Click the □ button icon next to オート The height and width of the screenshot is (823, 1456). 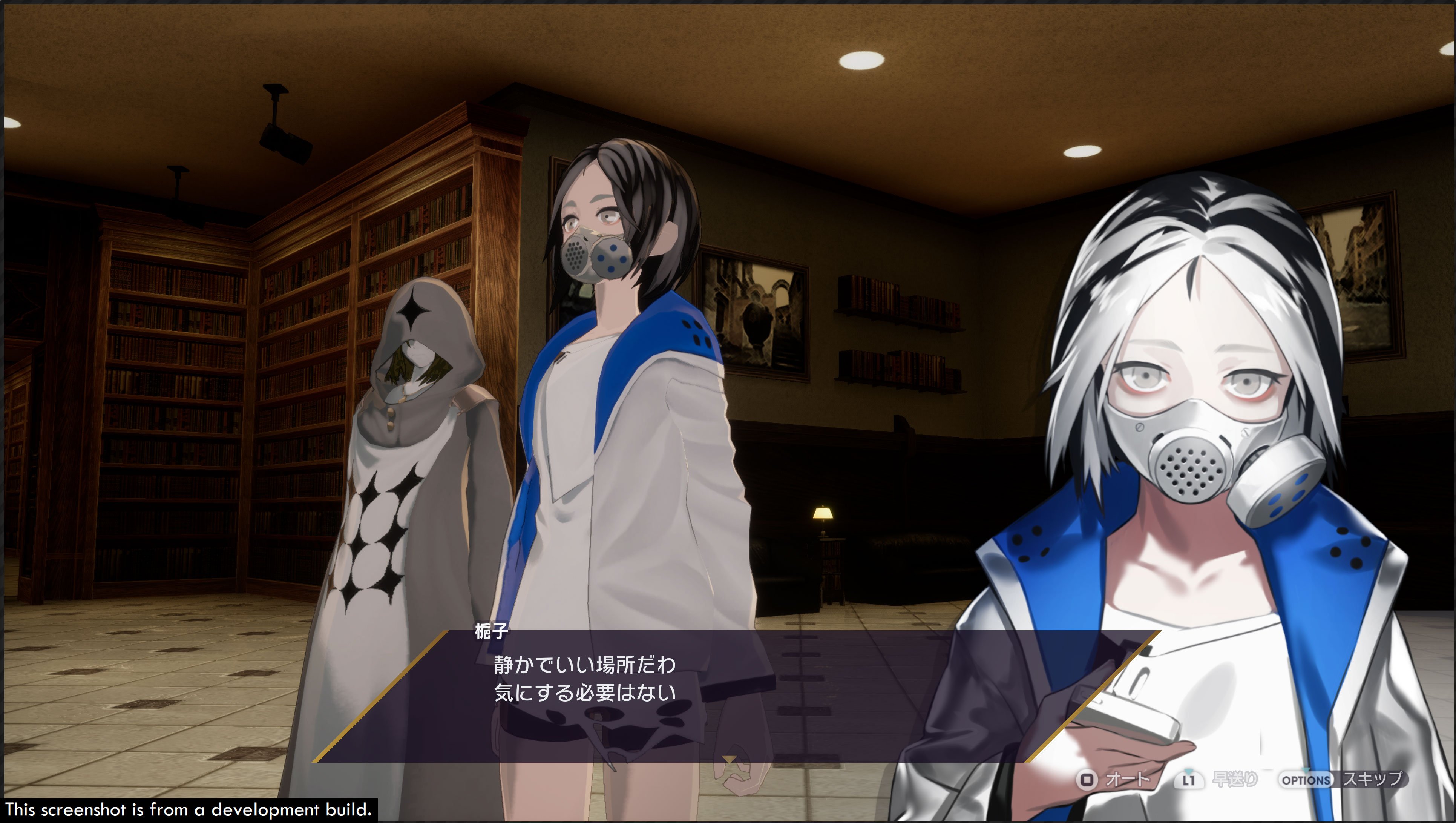point(1088,781)
